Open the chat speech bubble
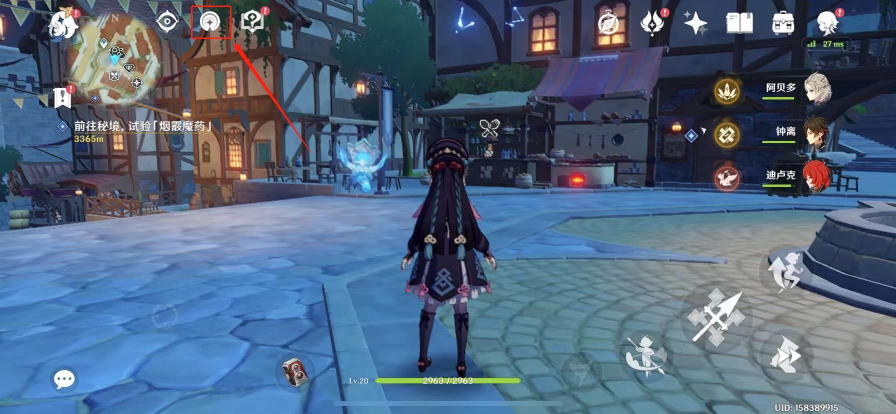Image resolution: width=896 pixels, height=414 pixels. click(x=65, y=379)
